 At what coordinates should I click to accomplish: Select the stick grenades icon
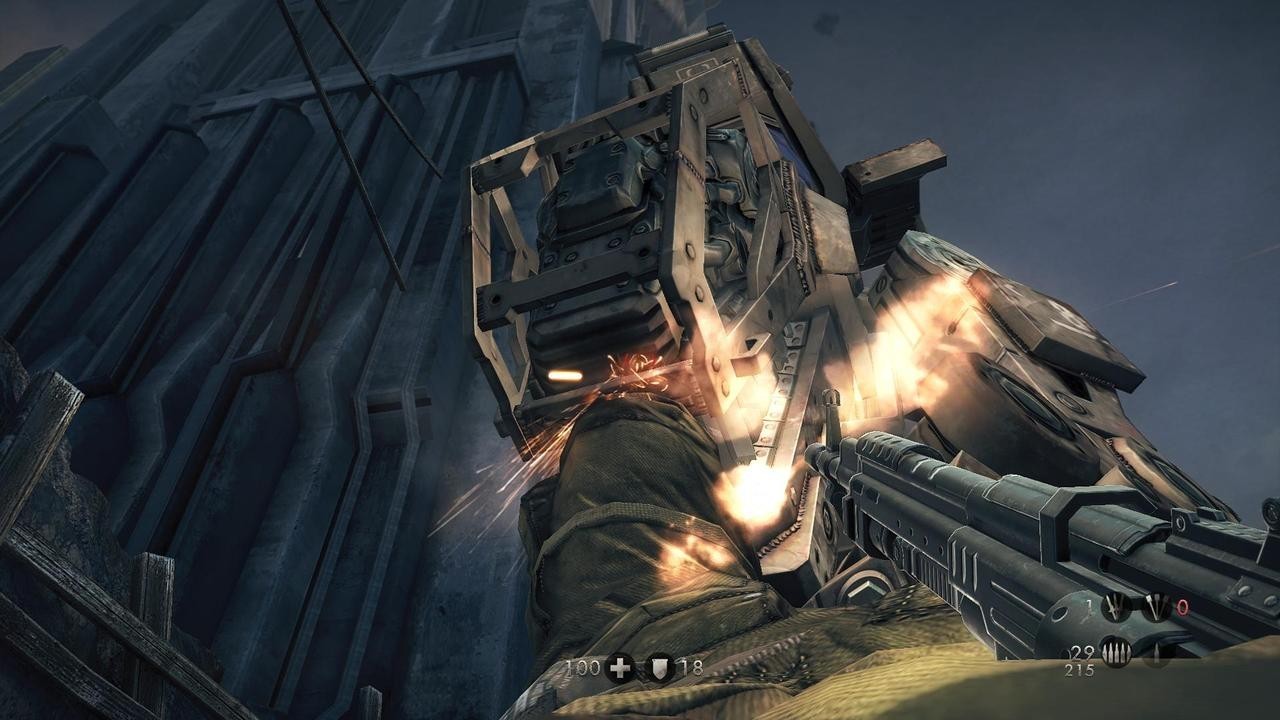[x=1156, y=606]
